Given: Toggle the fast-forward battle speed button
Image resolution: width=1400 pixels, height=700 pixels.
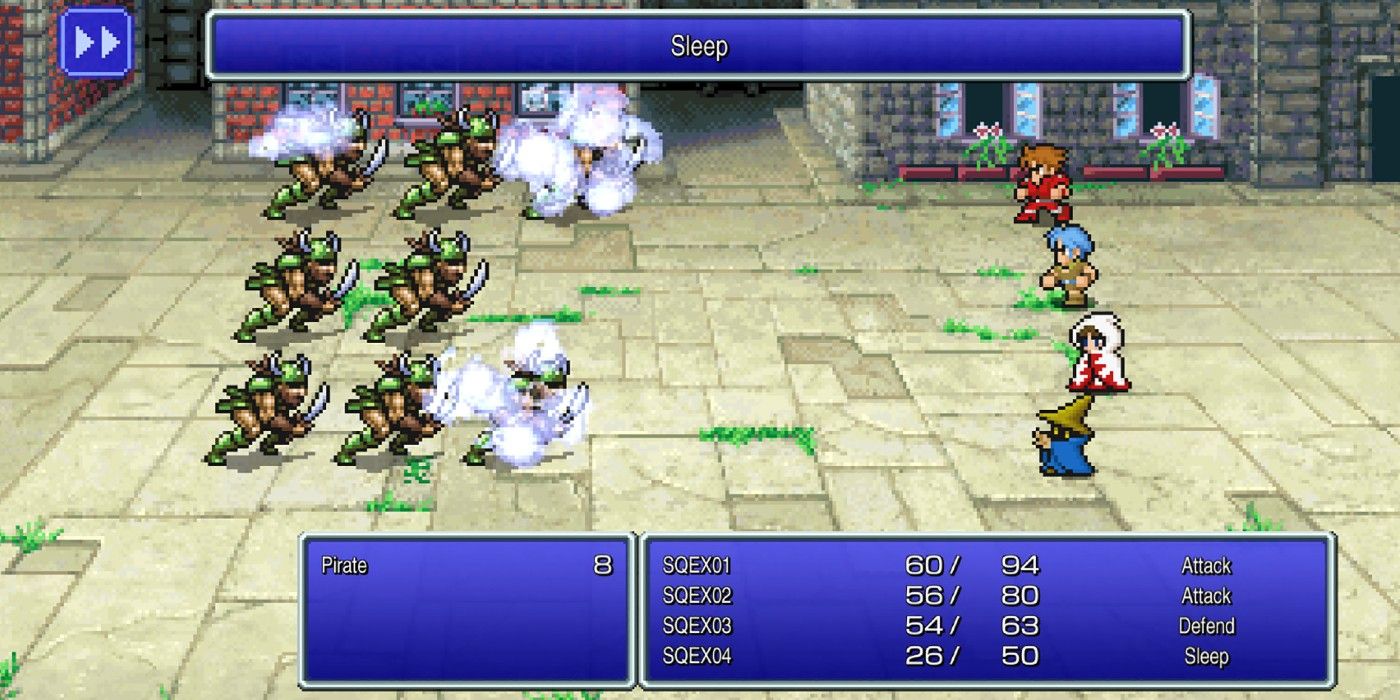Looking at the screenshot, I should (96, 43).
